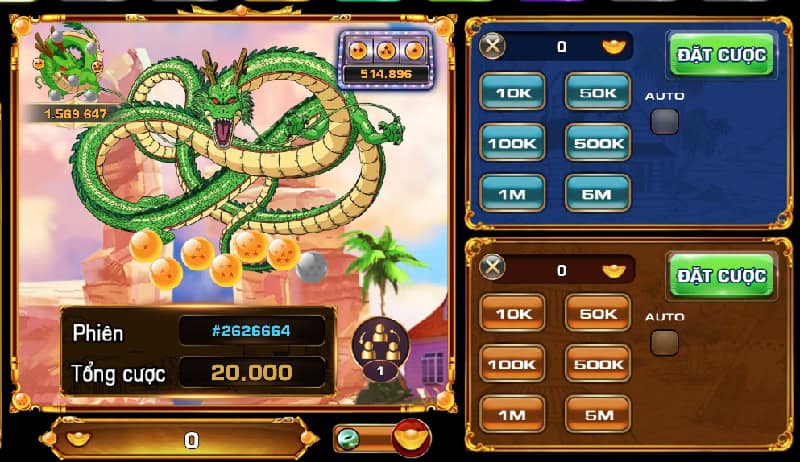Clear the bet amount in brown panel
This screenshot has width=800, height=462.
493,269
